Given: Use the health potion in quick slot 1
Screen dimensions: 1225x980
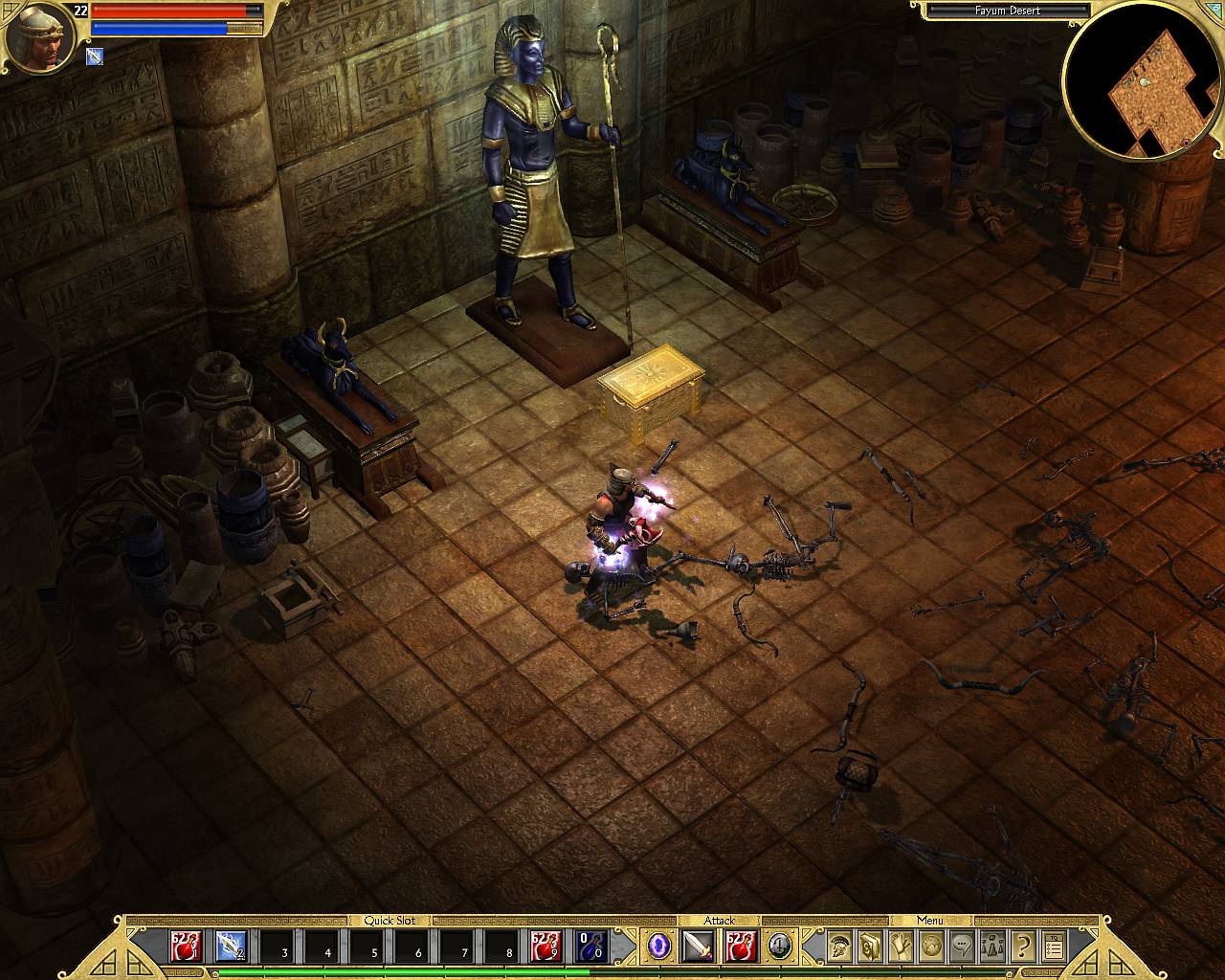Looking at the screenshot, I should pos(185,946).
